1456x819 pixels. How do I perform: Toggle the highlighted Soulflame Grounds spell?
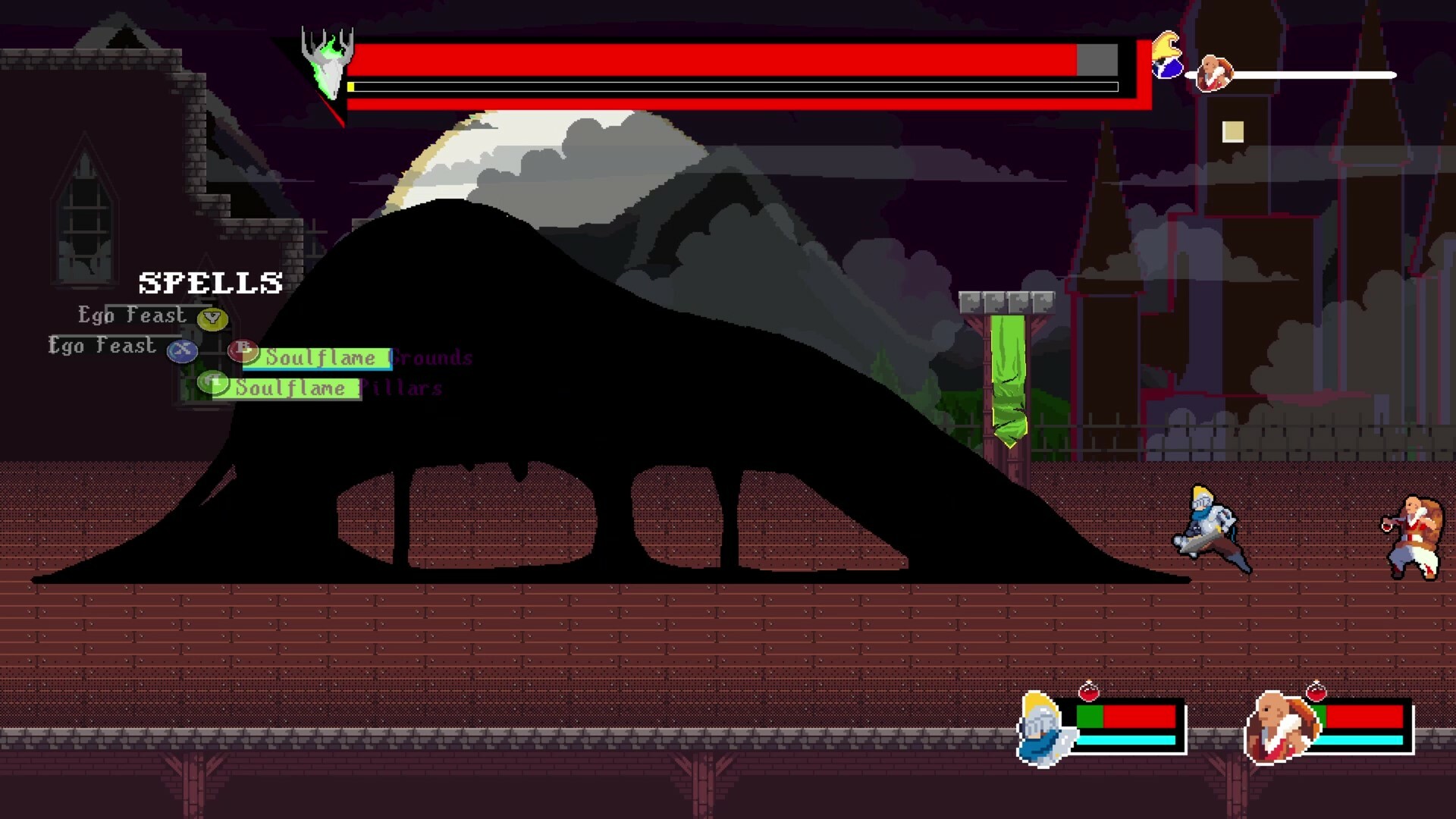[325, 357]
